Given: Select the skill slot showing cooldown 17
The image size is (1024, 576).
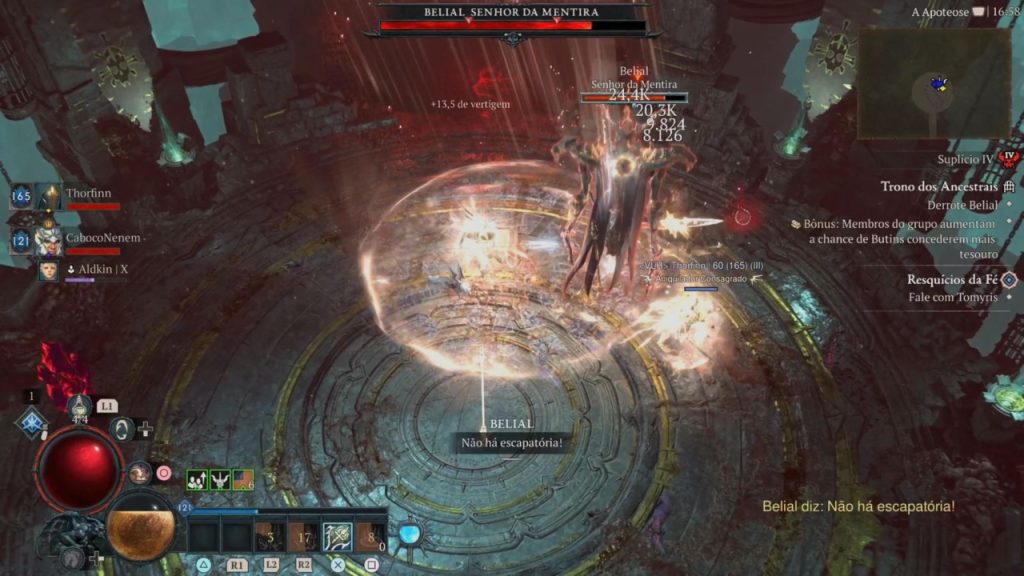Looking at the screenshot, I should (x=302, y=537).
